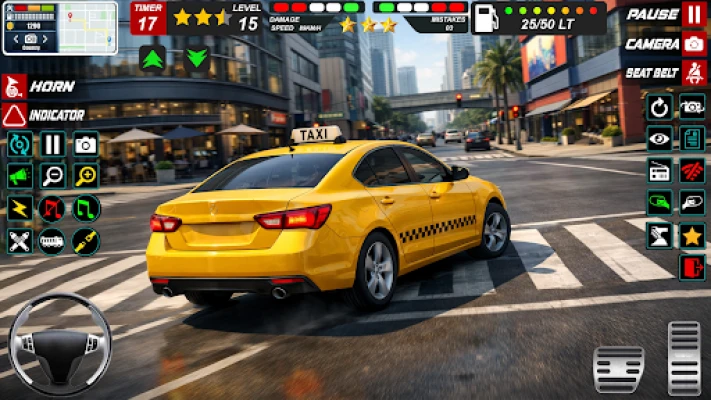711x400 pixels.
Task: Open the radio icon
Action: click(x=659, y=171)
